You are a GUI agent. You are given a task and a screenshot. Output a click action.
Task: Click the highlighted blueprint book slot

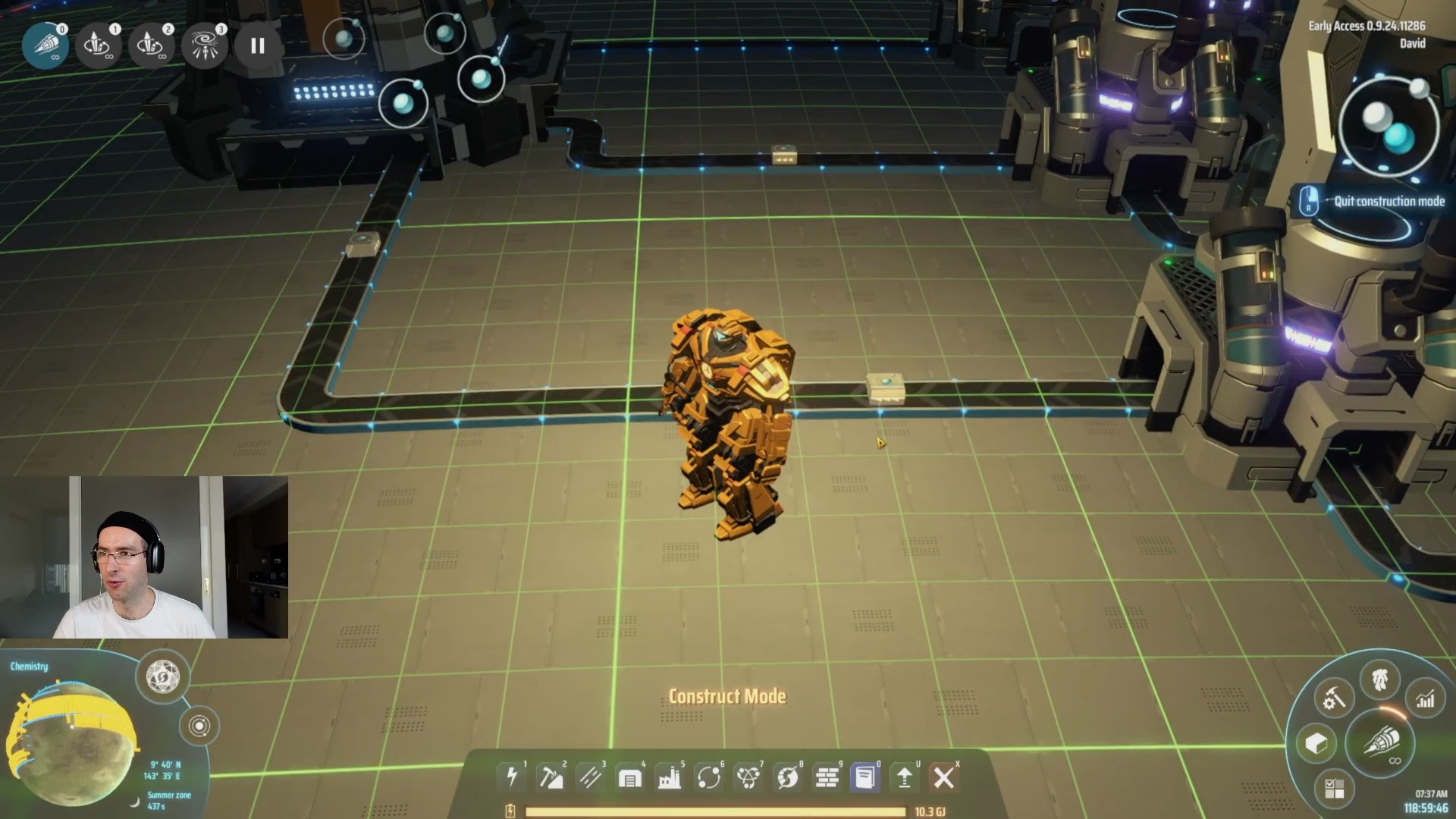pos(865,777)
